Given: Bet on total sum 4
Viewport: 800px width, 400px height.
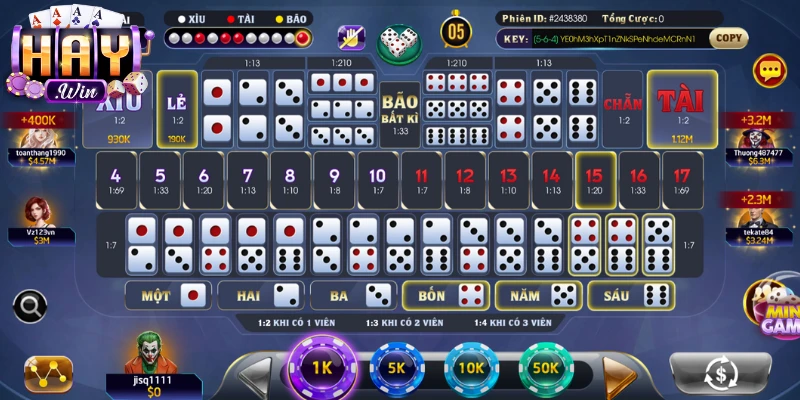Looking at the screenshot, I should [116, 181].
